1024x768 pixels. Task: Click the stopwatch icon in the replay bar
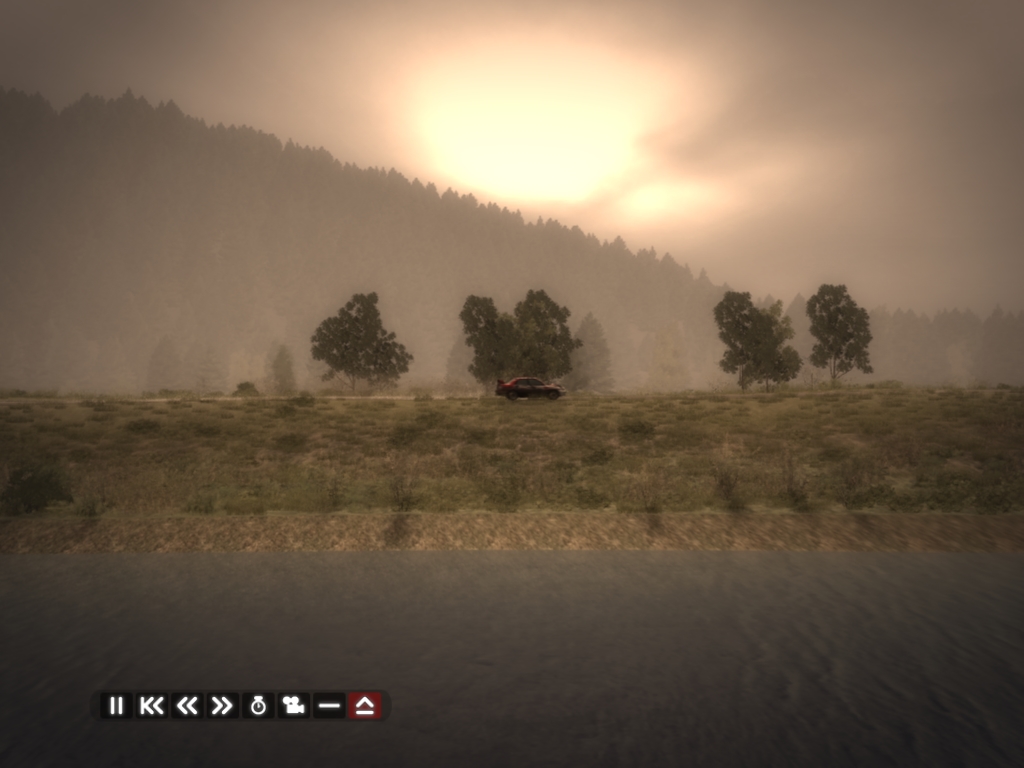258,706
